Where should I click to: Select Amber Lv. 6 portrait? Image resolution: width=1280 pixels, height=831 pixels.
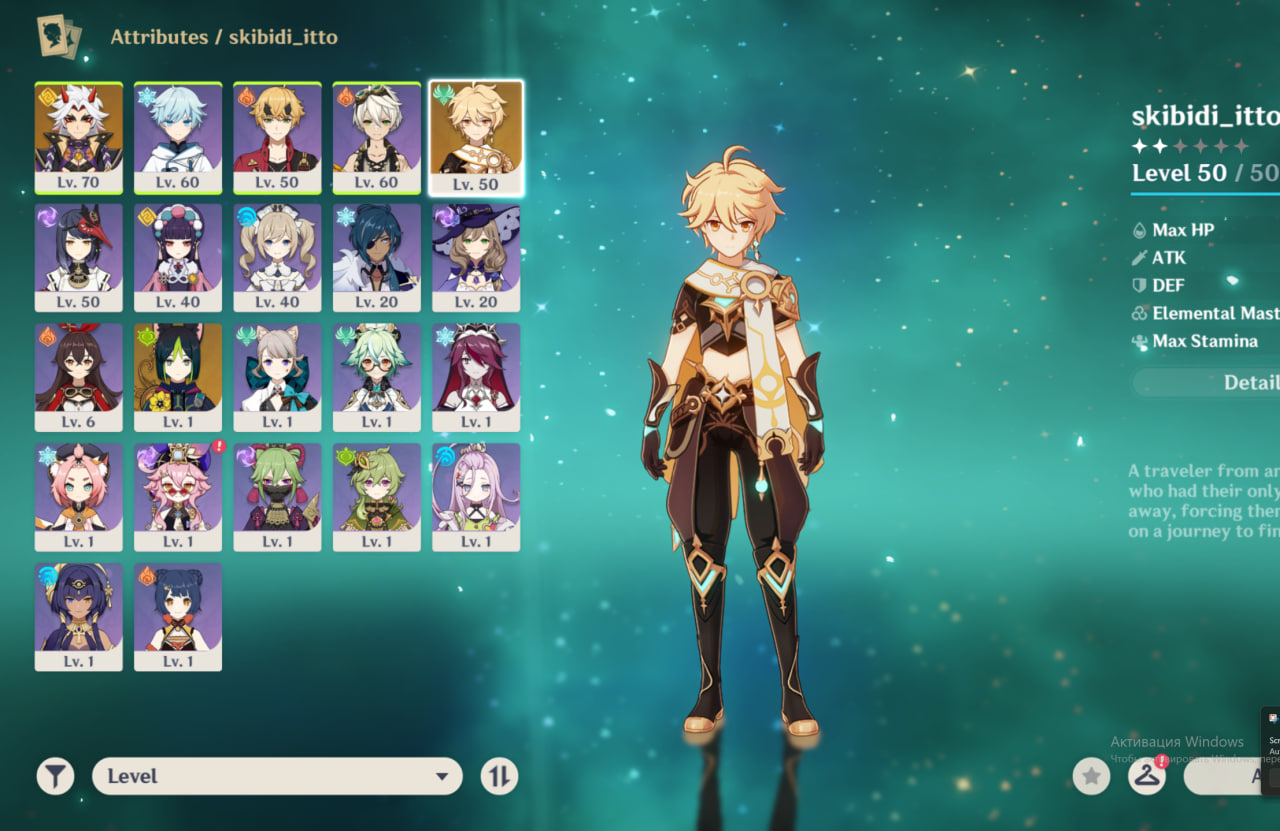point(79,377)
